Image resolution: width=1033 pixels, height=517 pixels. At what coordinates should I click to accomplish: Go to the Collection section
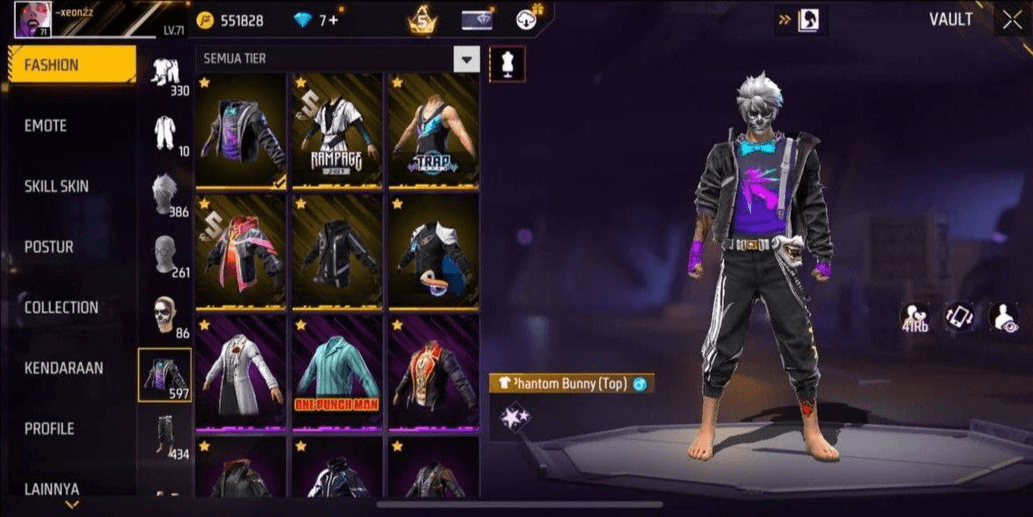(x=61, y=307)
